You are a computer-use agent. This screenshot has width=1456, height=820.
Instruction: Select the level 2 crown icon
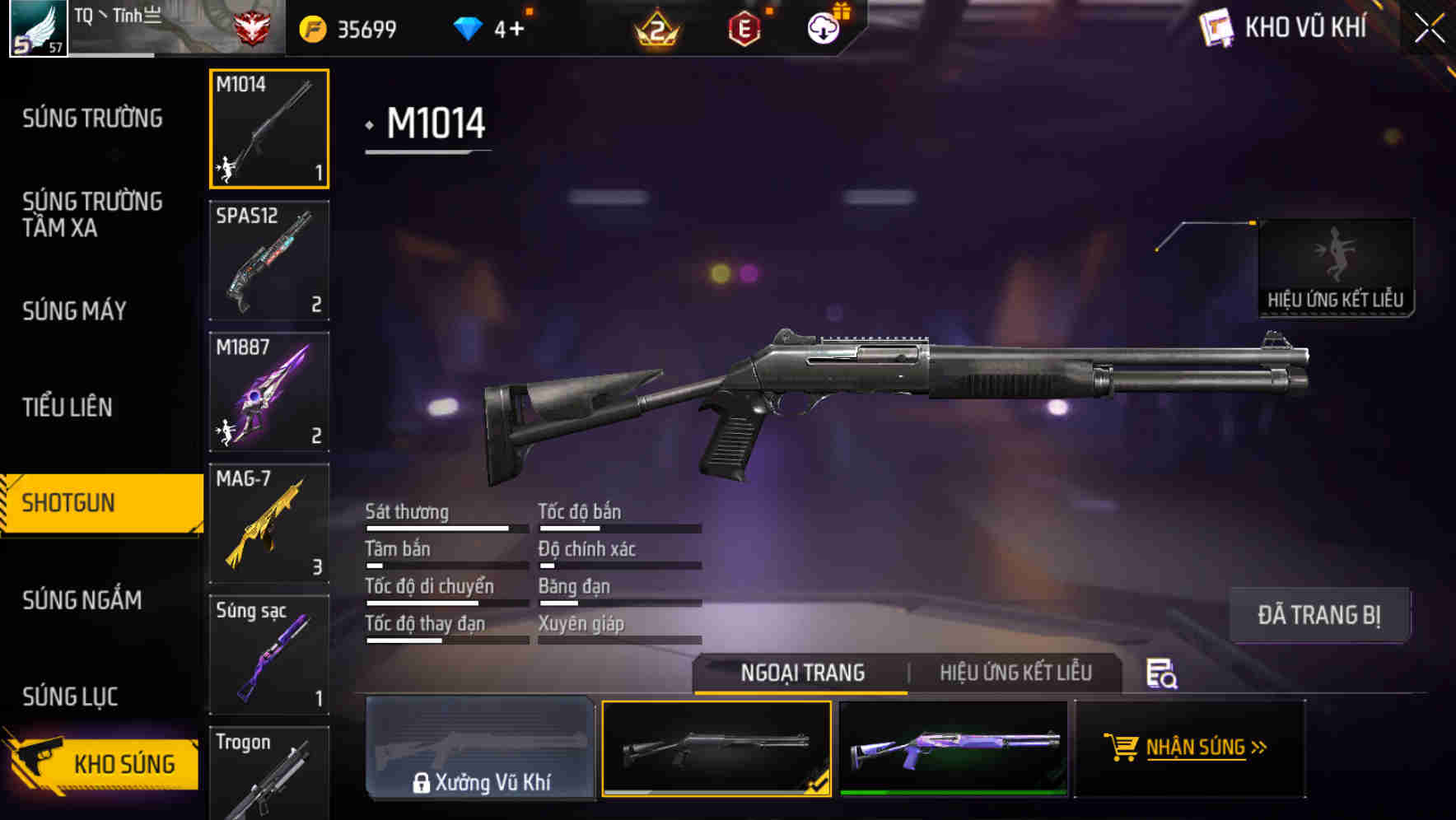pos(655,27)
